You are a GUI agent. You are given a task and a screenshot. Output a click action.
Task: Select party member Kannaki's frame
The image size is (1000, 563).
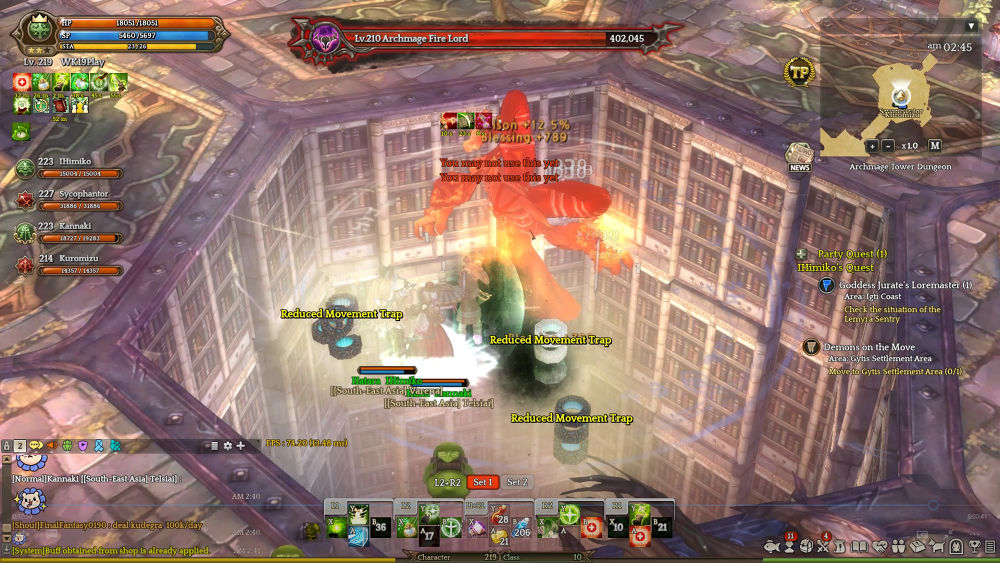[70, 231]
